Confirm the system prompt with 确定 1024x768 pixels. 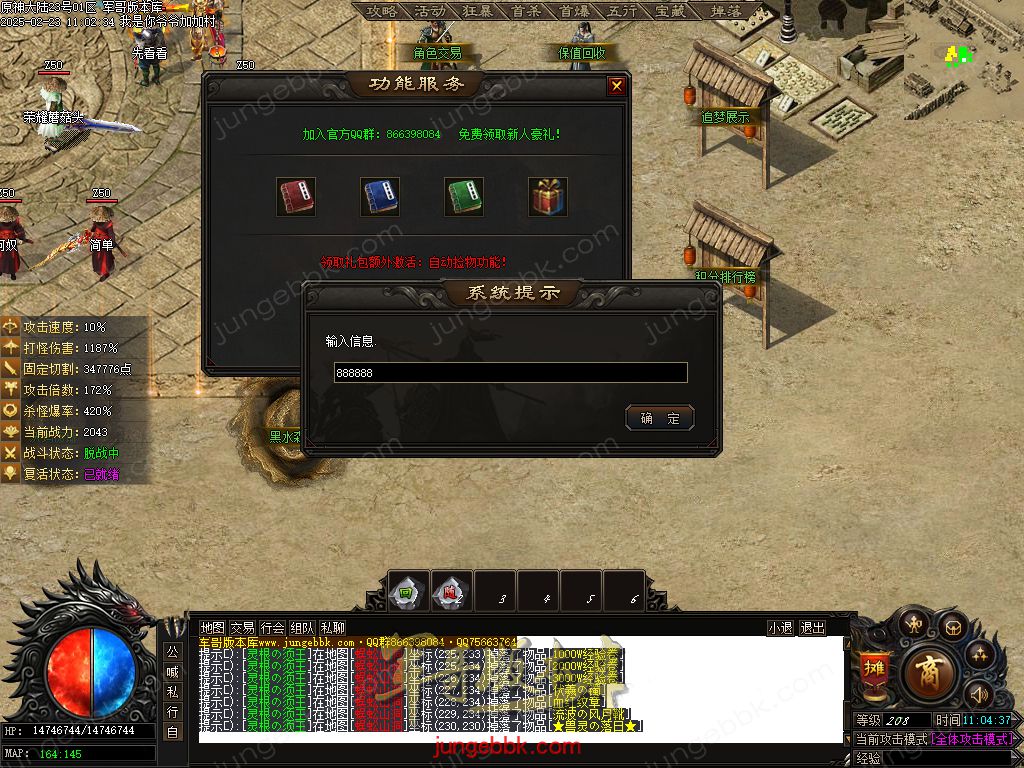coord(659,418)
